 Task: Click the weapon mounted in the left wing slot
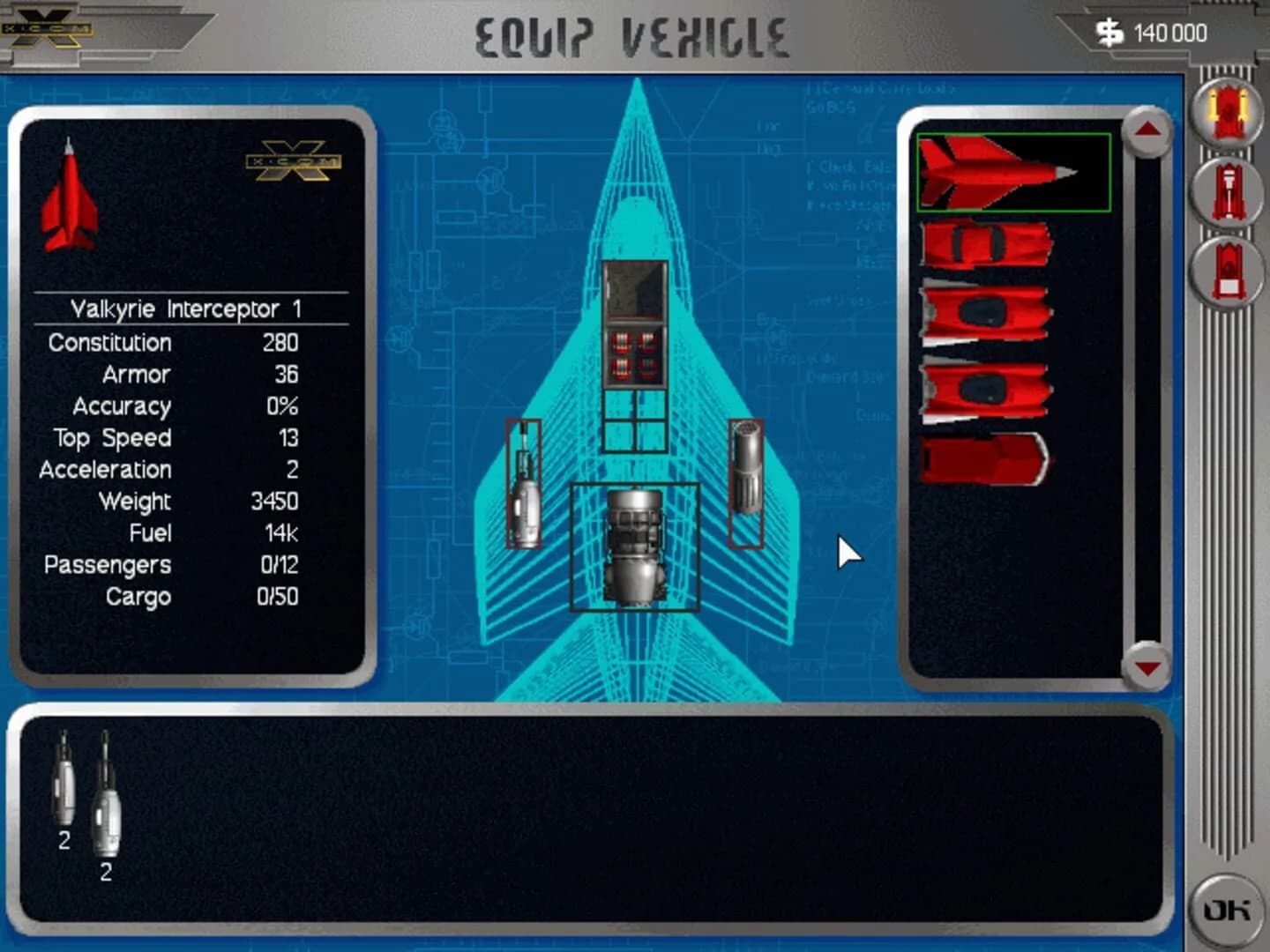coord(525,485)
